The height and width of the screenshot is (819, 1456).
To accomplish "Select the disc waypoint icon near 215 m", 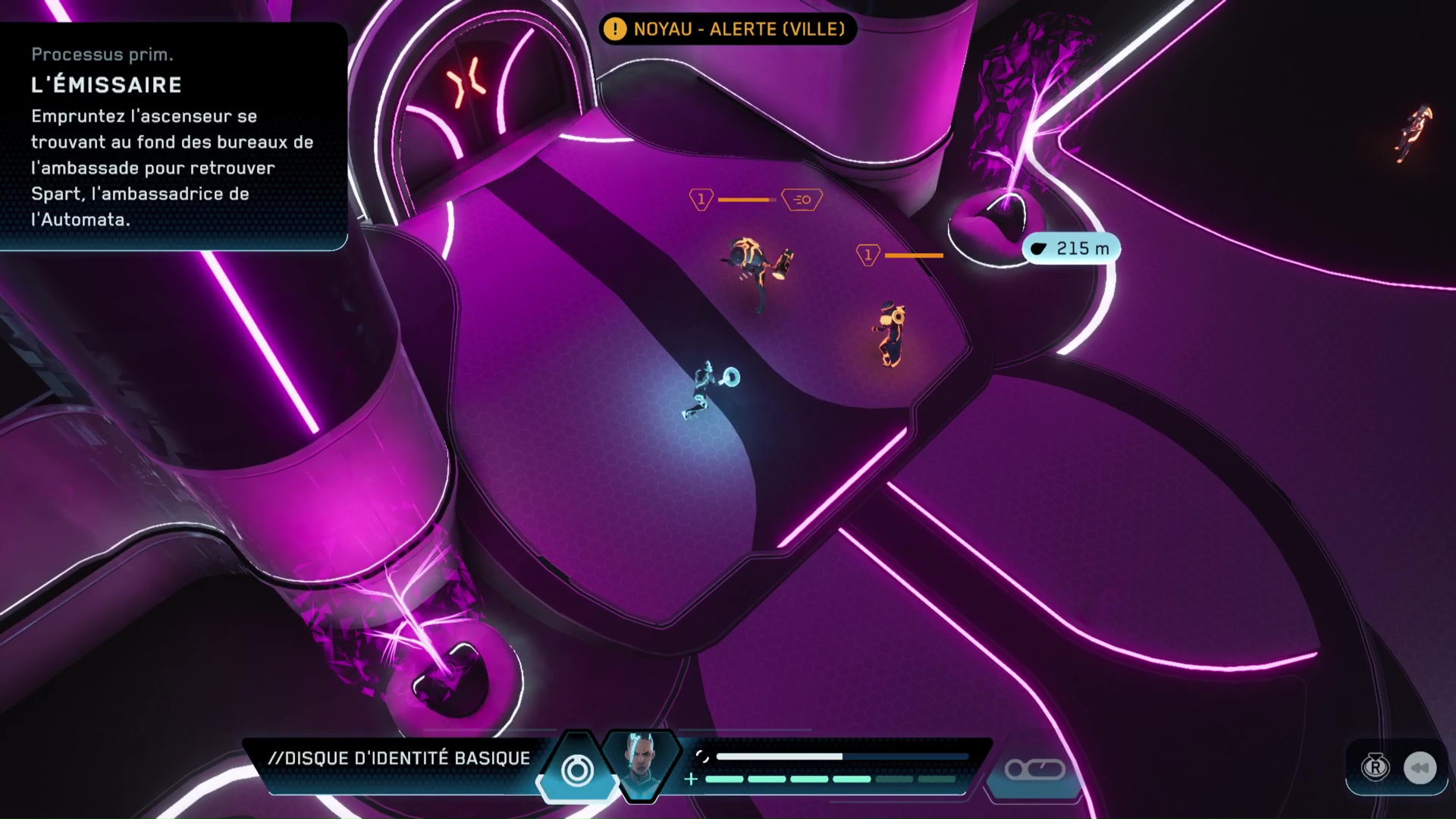I will coord(1038,248).
